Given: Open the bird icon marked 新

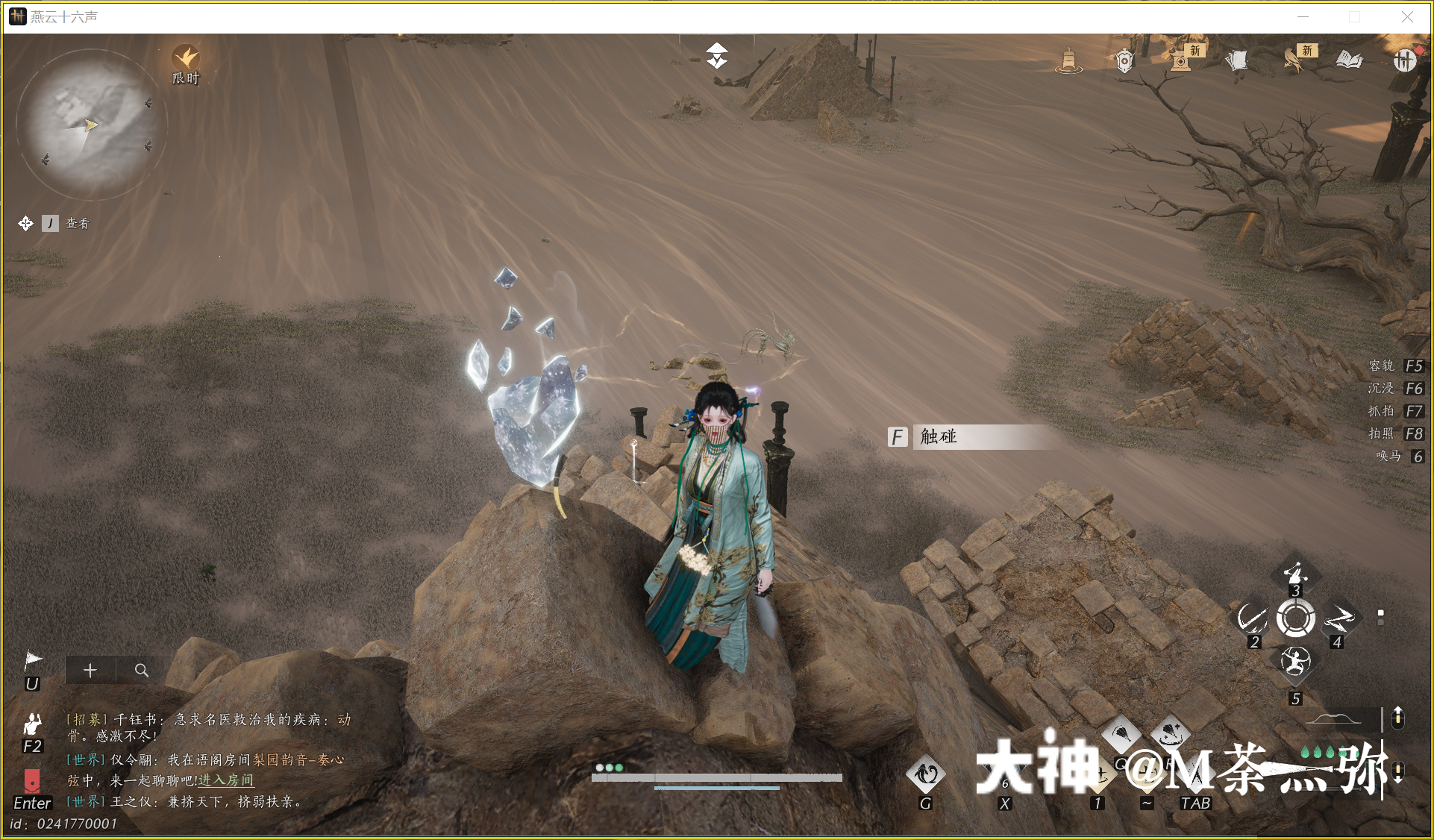Looking at the screenshot, I should (1294, 60).
